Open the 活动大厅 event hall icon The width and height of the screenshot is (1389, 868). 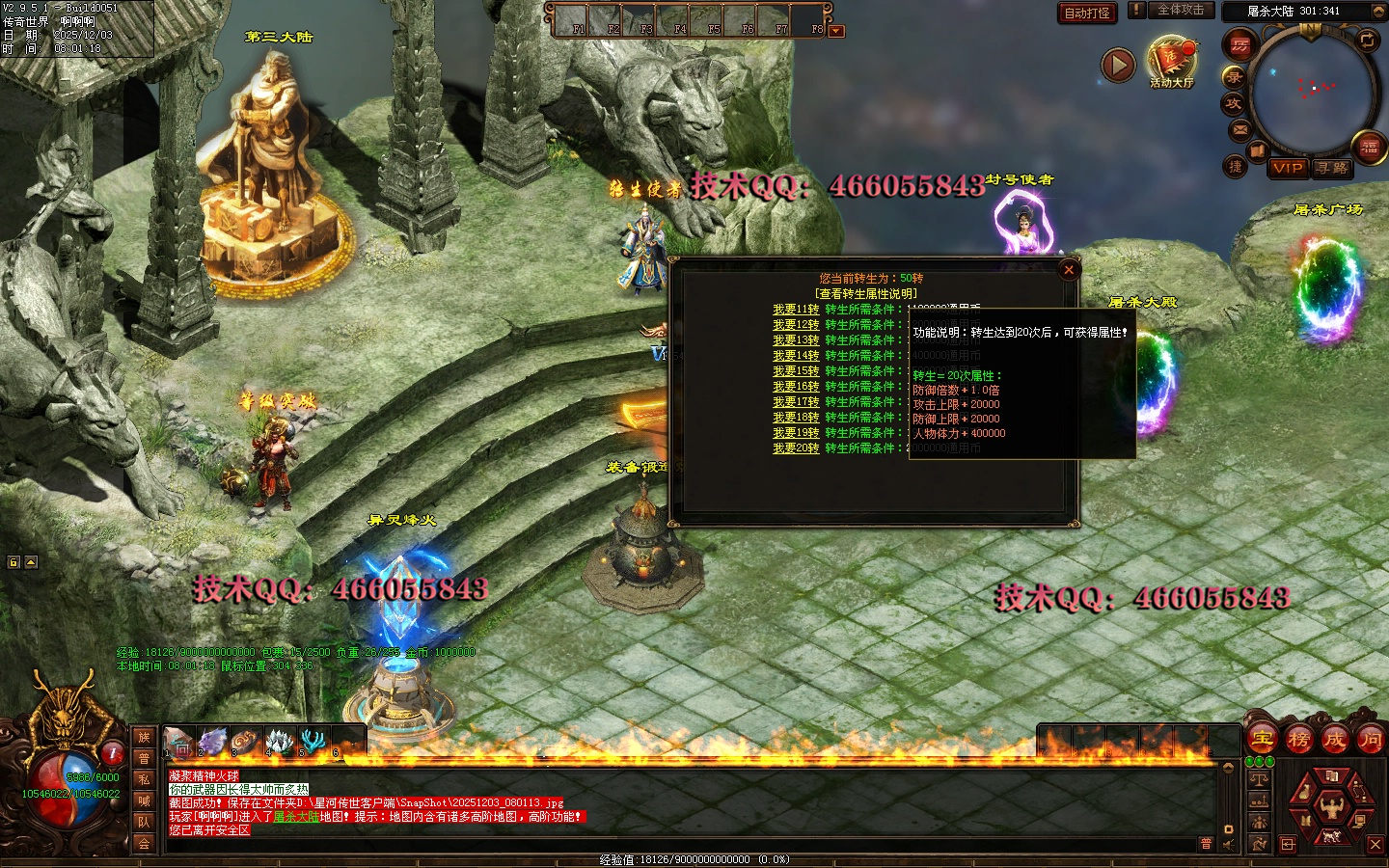pyautogui.click(x=1171, y=61)
